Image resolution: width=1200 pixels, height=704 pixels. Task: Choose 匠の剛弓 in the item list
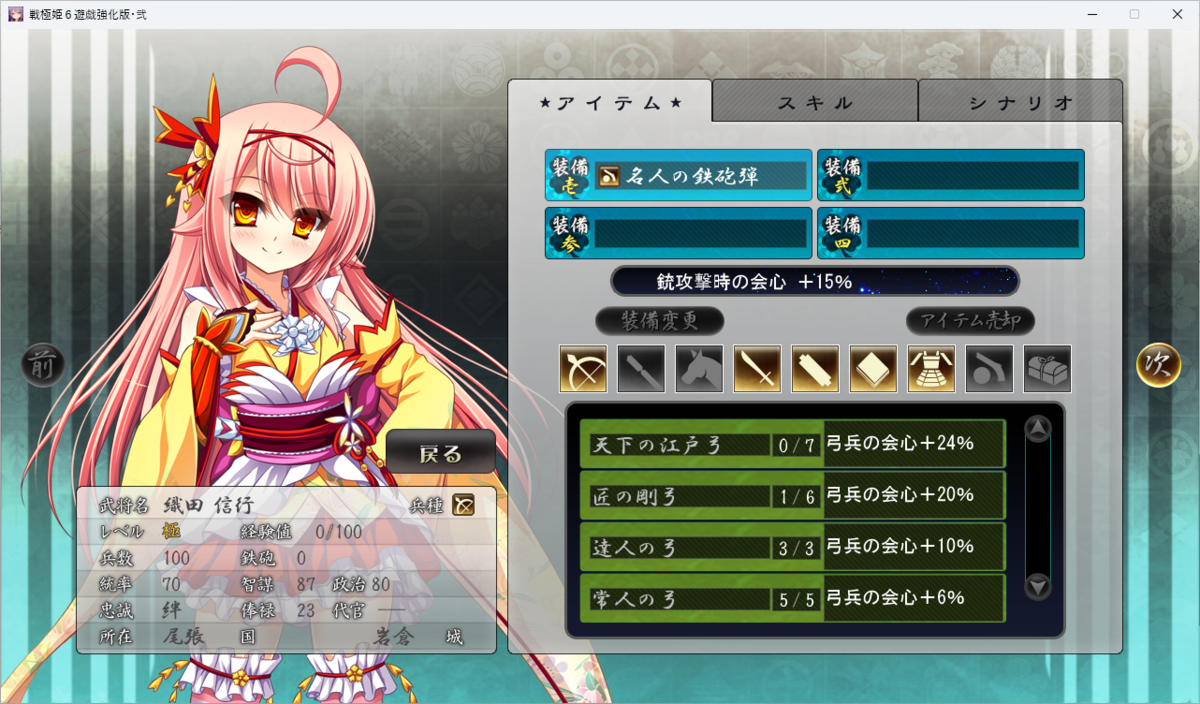tap(792, 495)
